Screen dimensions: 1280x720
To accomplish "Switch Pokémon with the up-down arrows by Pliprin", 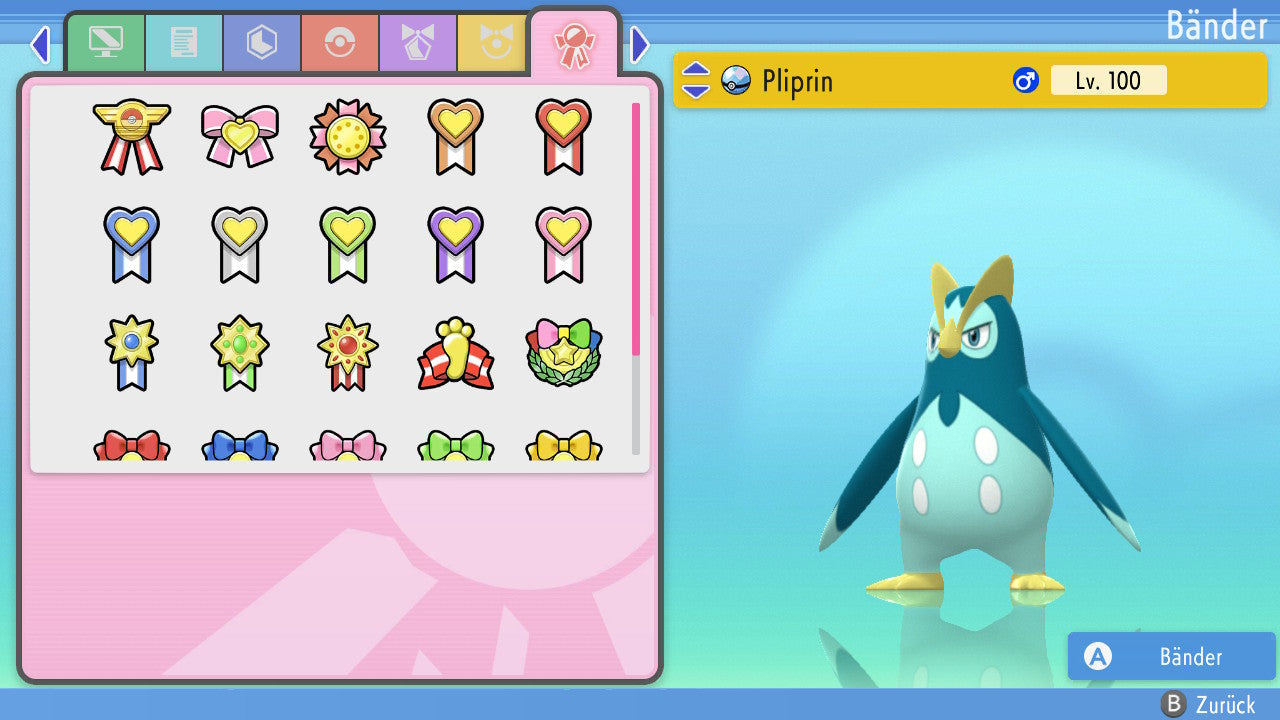I will 695,80.
